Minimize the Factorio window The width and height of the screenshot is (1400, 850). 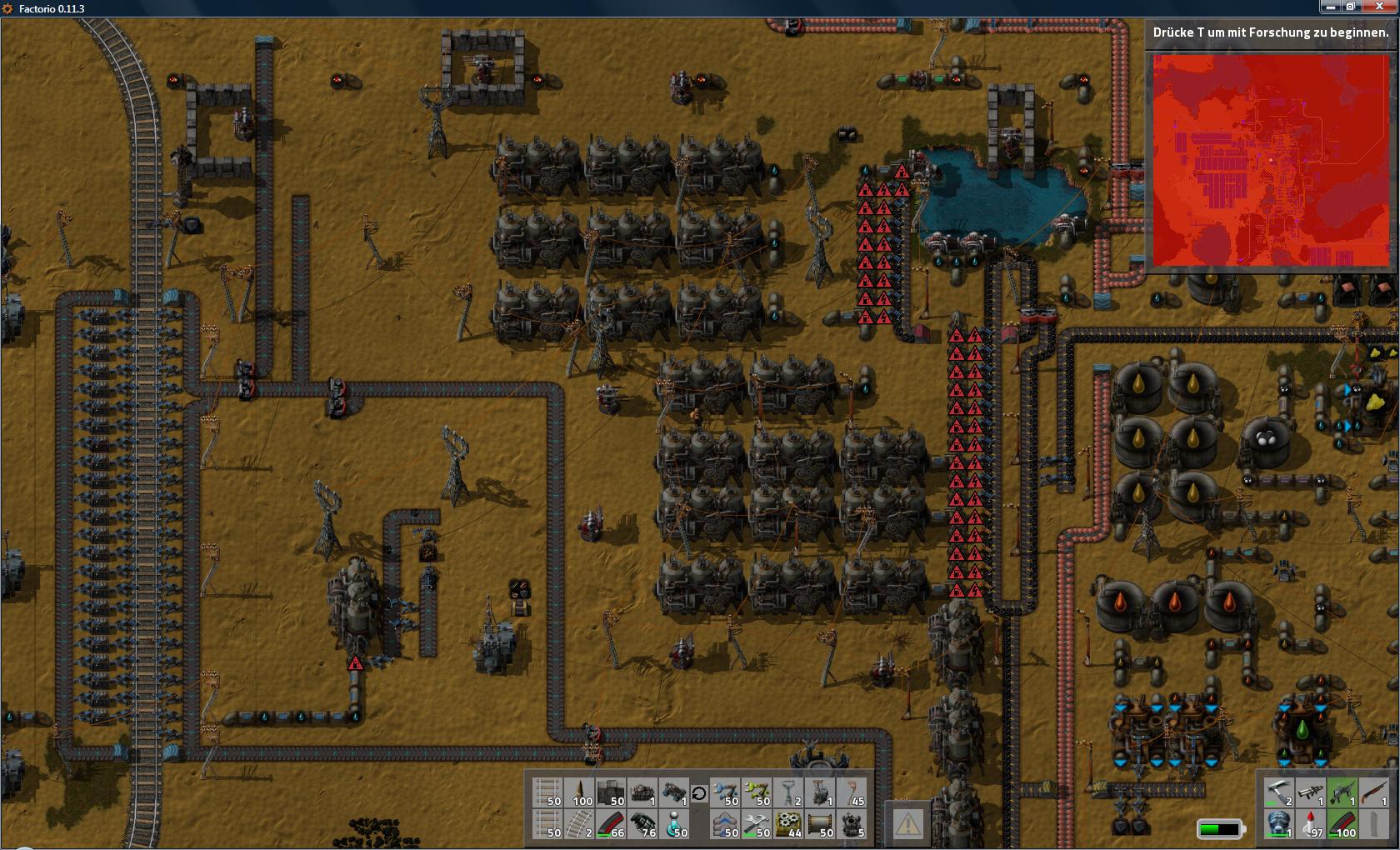(1330, 7)
